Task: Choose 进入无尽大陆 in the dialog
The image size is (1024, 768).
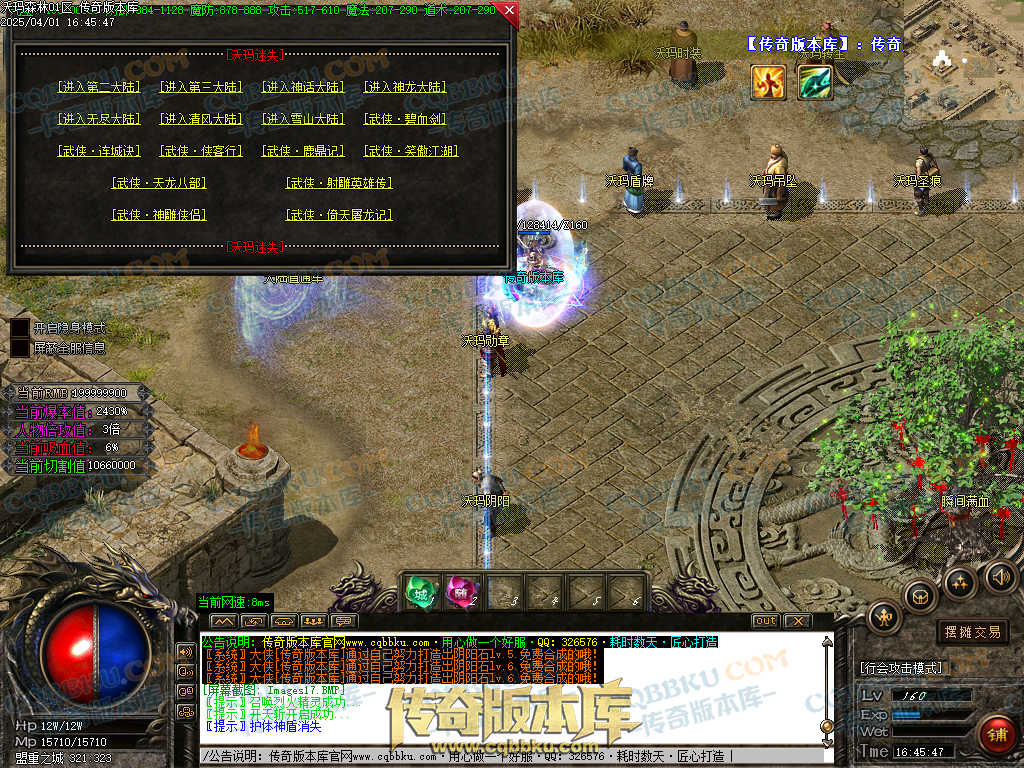Action: [99, 119]
